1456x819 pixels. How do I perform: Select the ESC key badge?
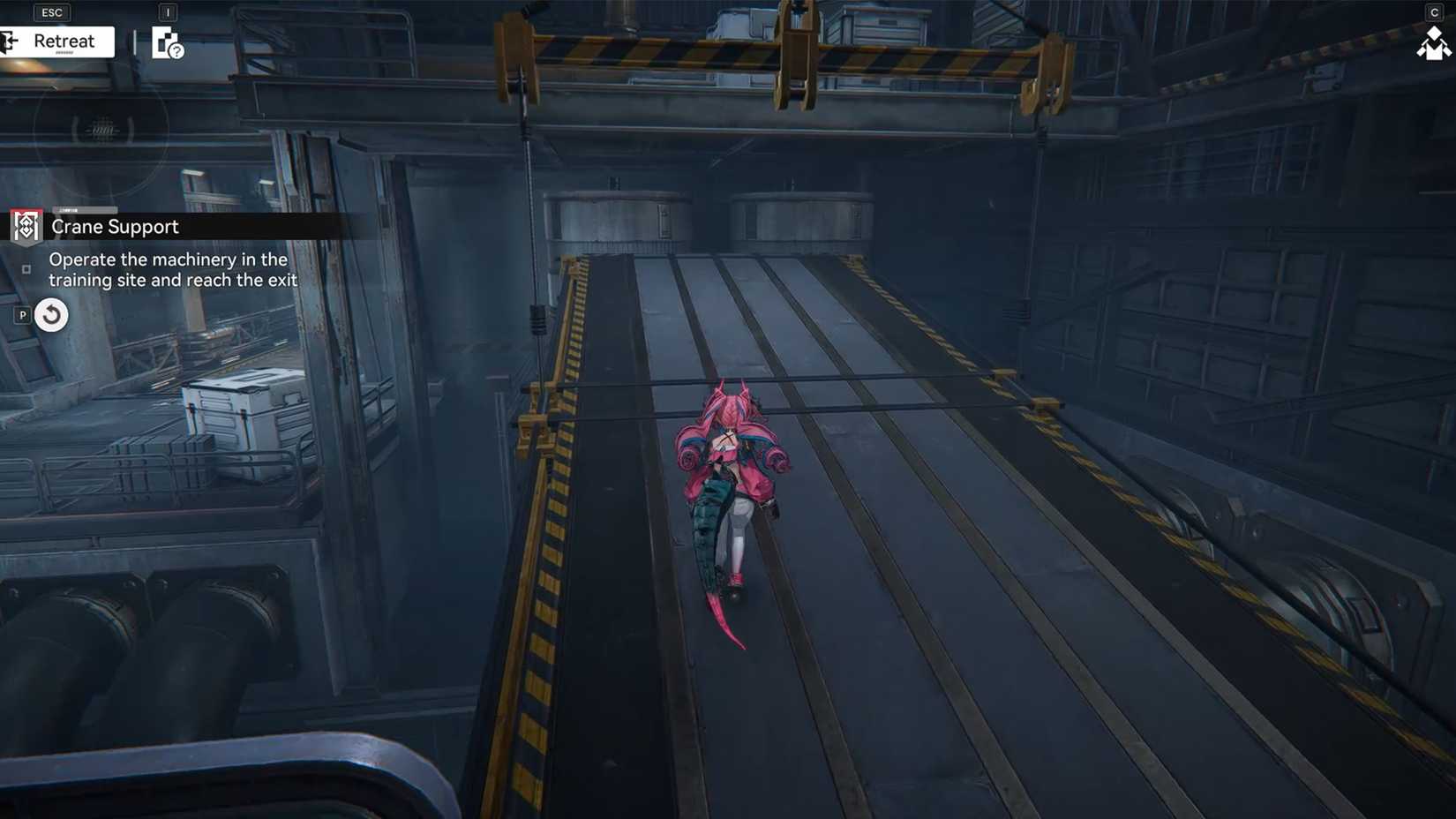coord(50,12)
